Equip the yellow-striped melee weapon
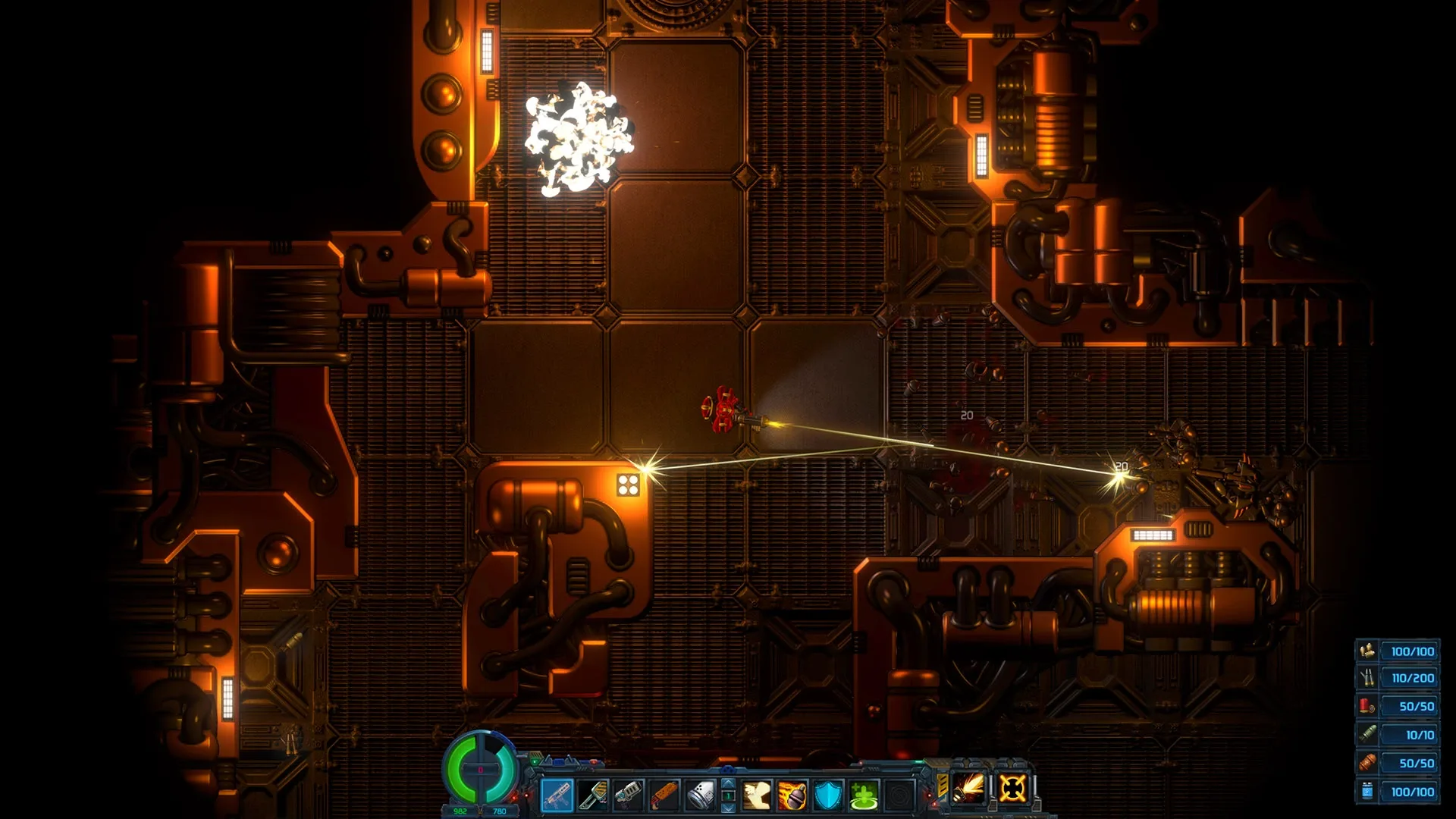 click(x=592, y=795)
